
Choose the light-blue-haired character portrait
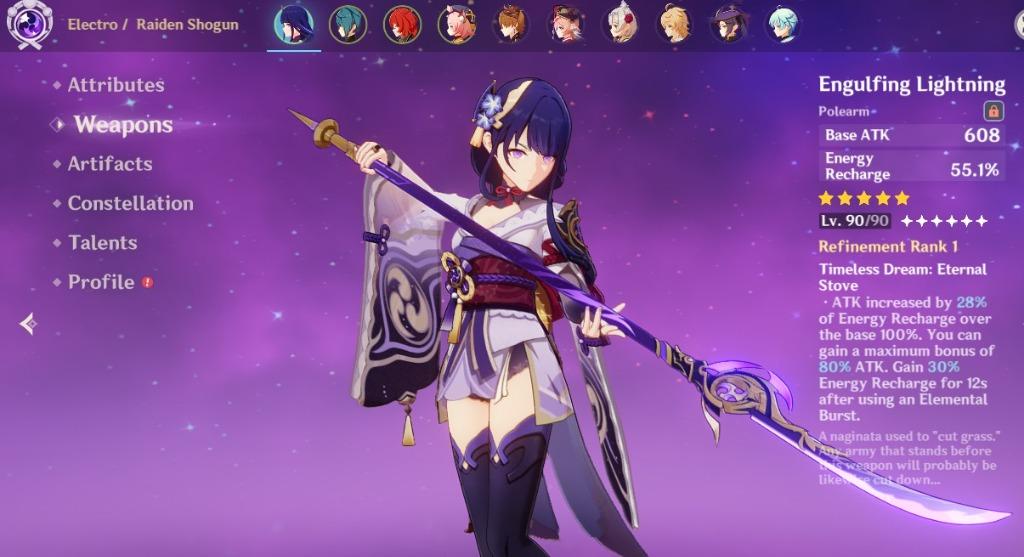coord(783,25)
